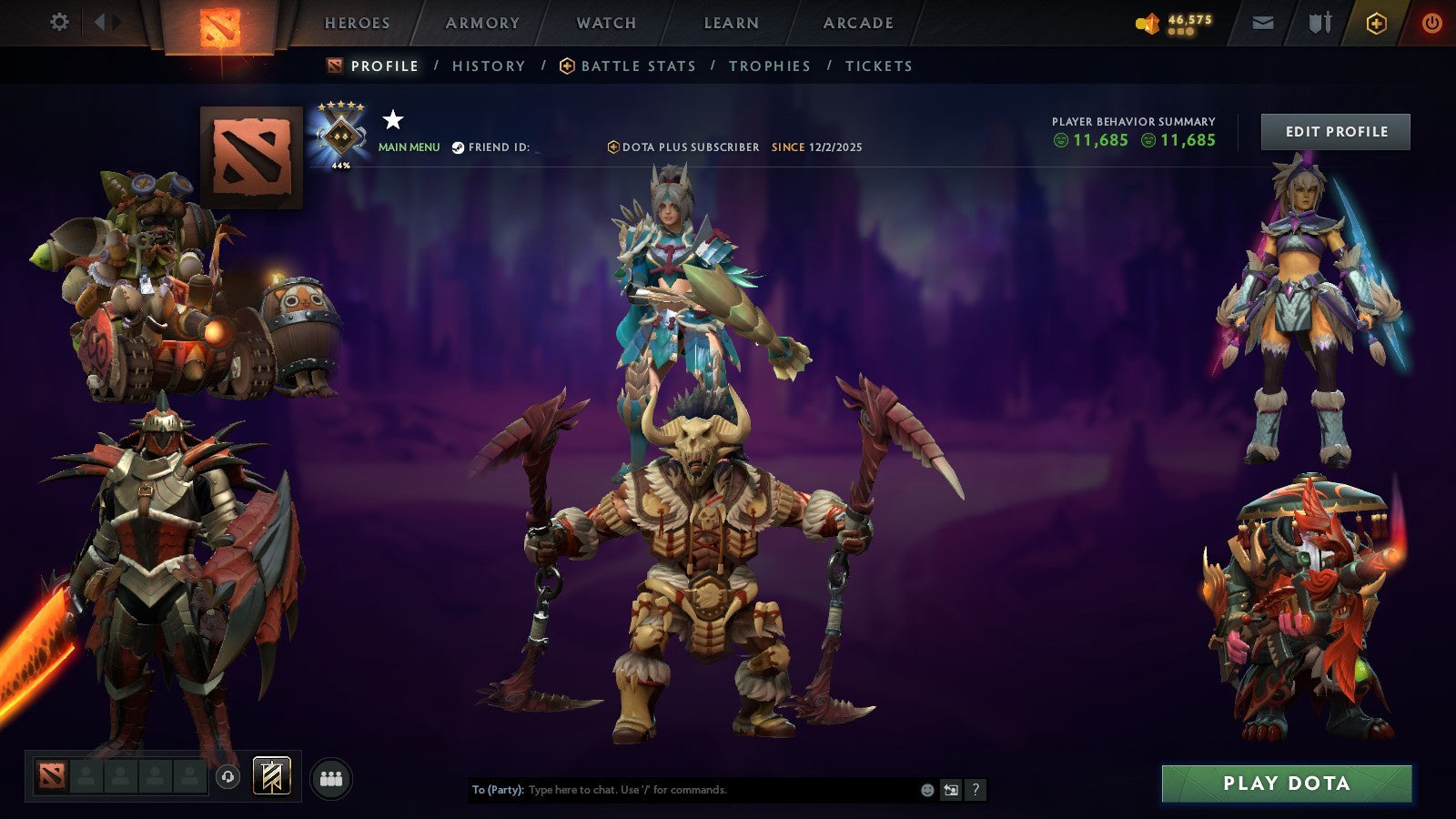Open the settings gear icon

[60, 21]
